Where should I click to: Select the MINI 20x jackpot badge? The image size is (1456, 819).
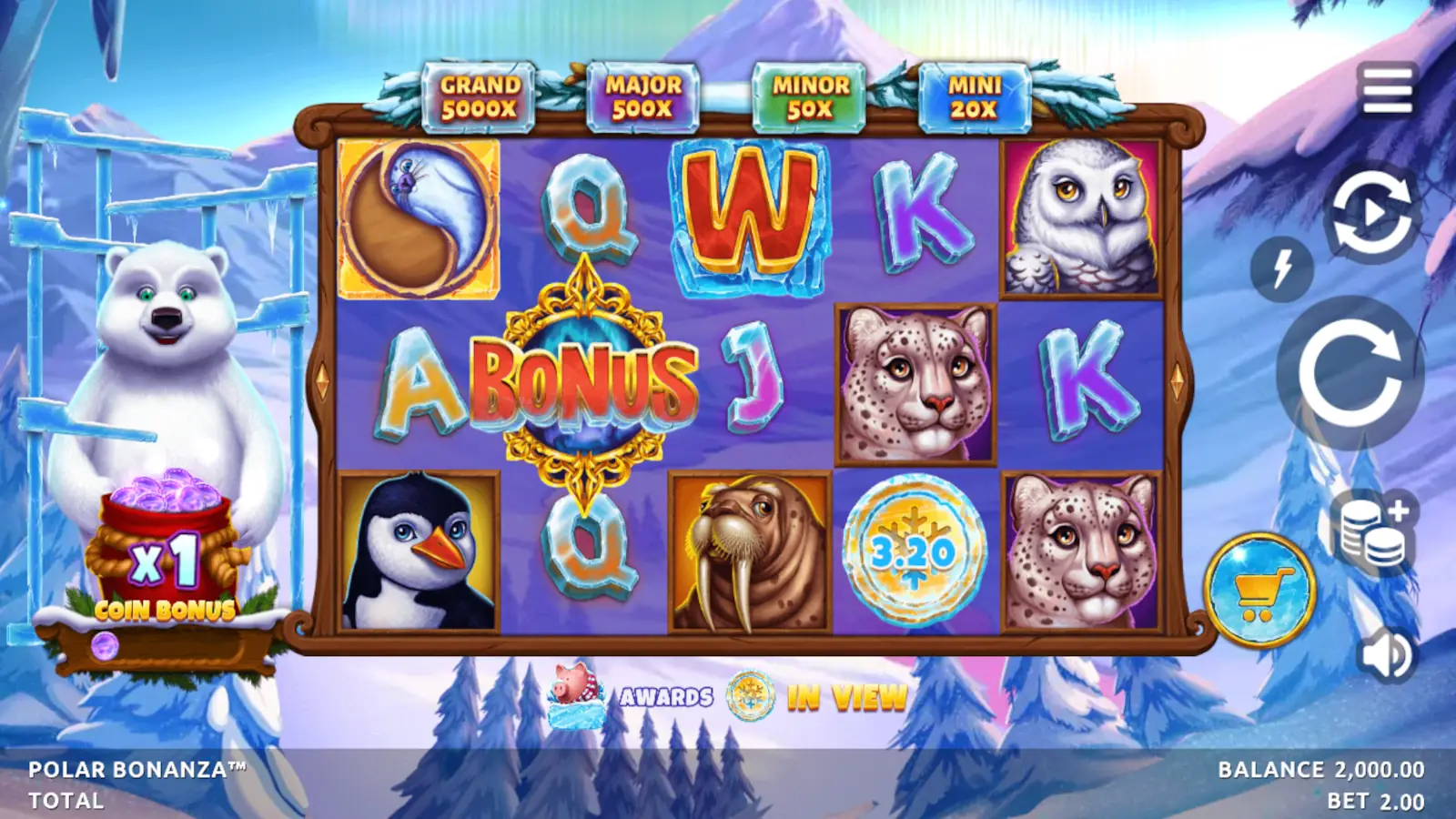point(976,94)
